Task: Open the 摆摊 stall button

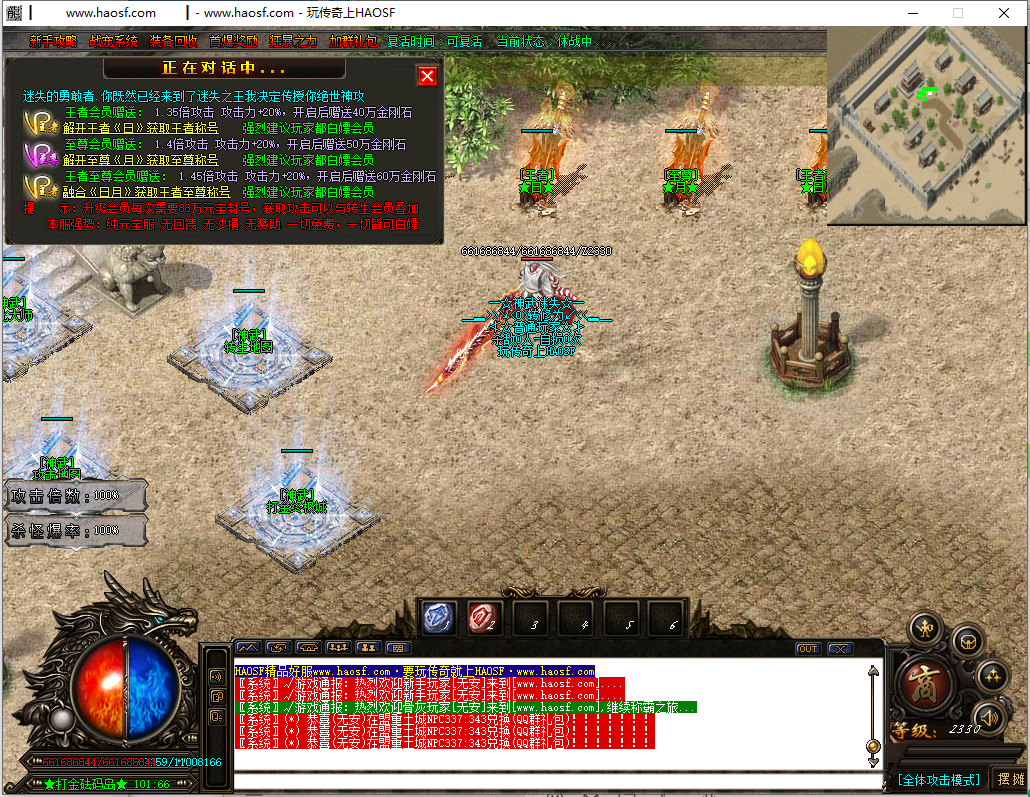Action: click(1010, 779)
